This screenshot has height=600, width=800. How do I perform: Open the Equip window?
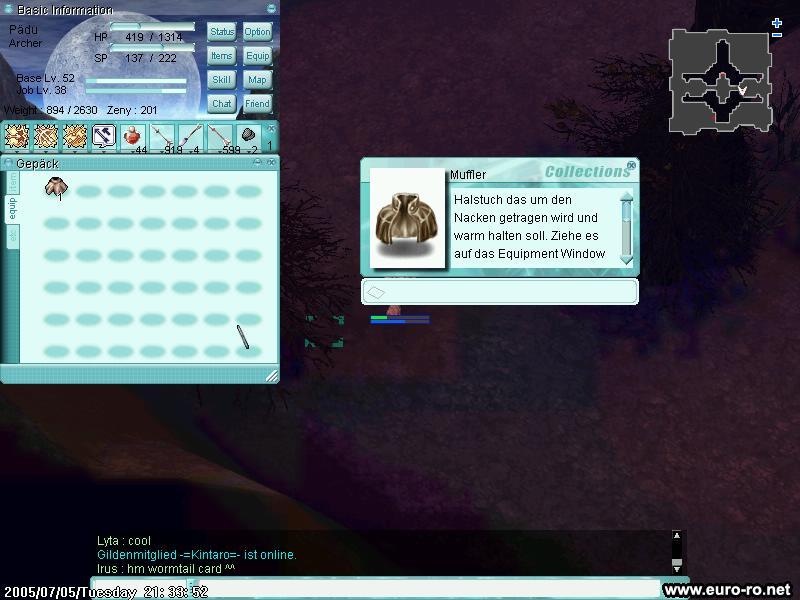(257, 56)
